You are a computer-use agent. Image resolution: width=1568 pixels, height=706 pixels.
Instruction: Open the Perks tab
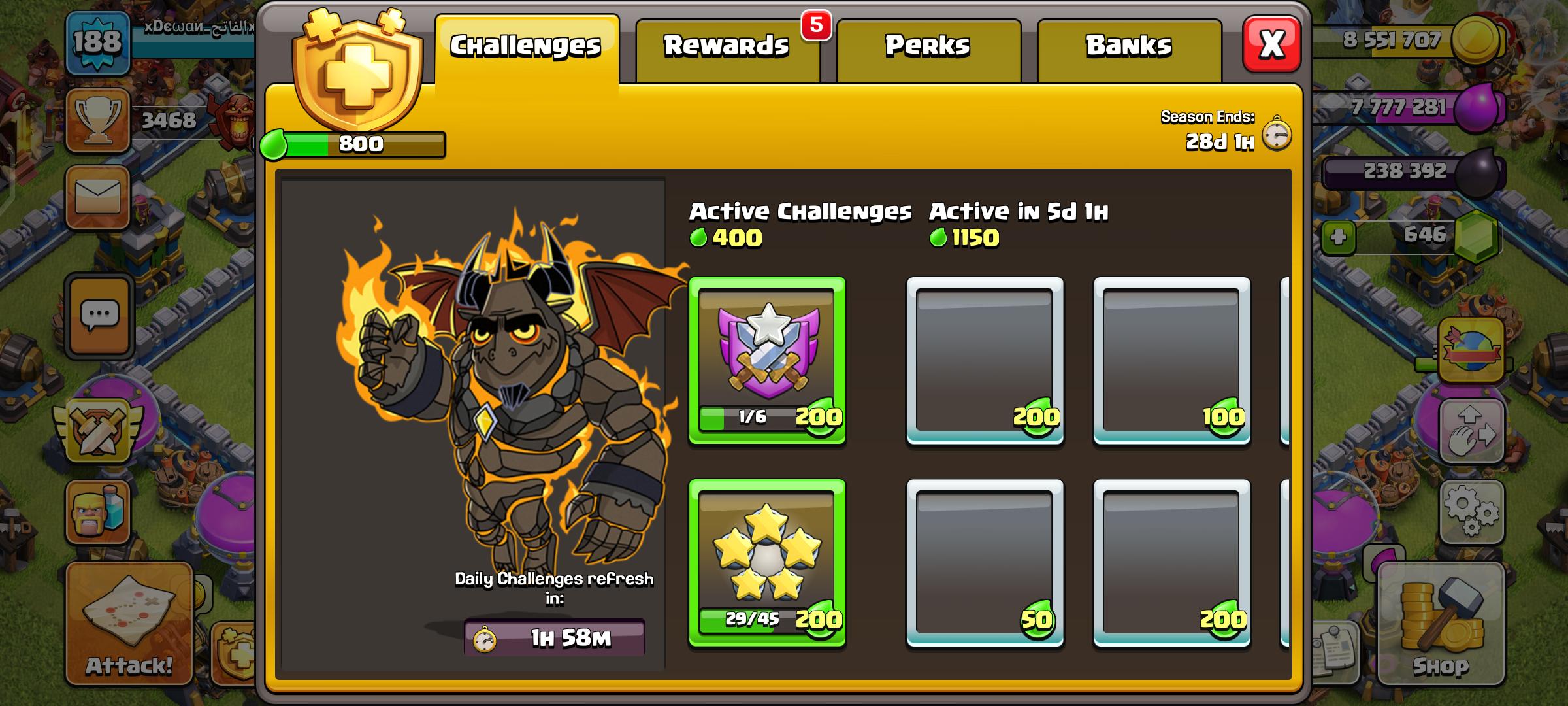(928, 47)
